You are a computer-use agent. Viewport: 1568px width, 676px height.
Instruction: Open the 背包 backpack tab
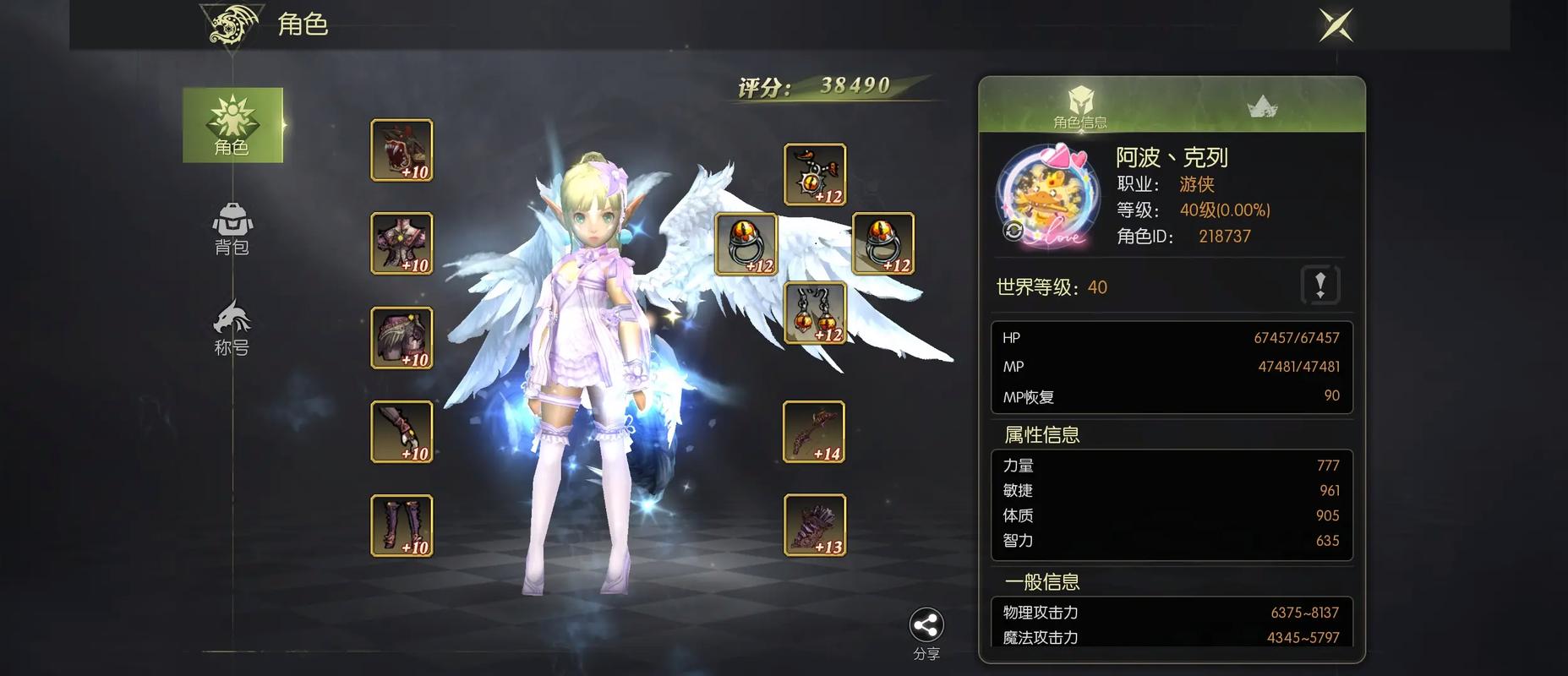tap(232, 229)
